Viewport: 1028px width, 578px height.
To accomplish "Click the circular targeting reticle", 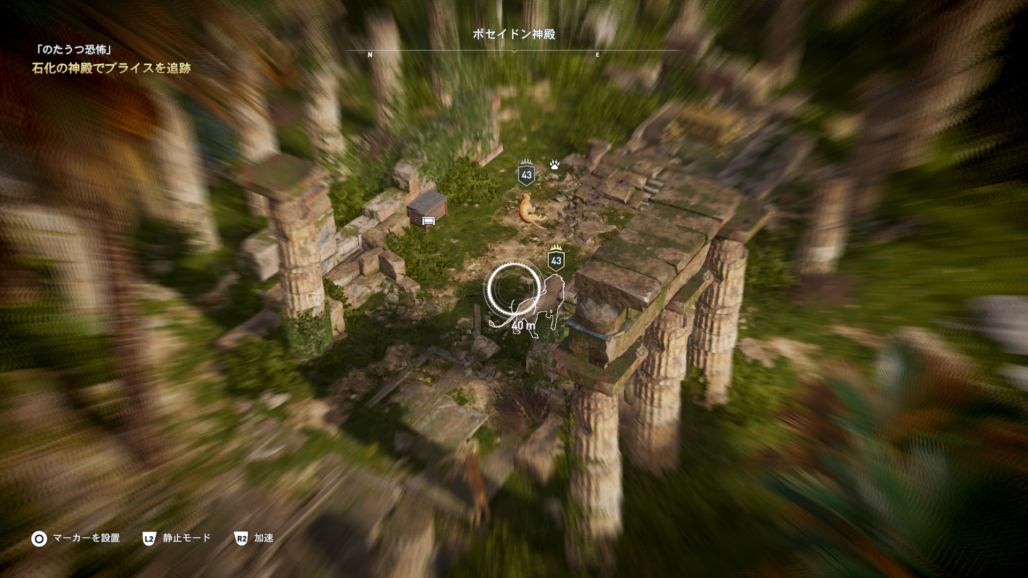I will [514, 290].
